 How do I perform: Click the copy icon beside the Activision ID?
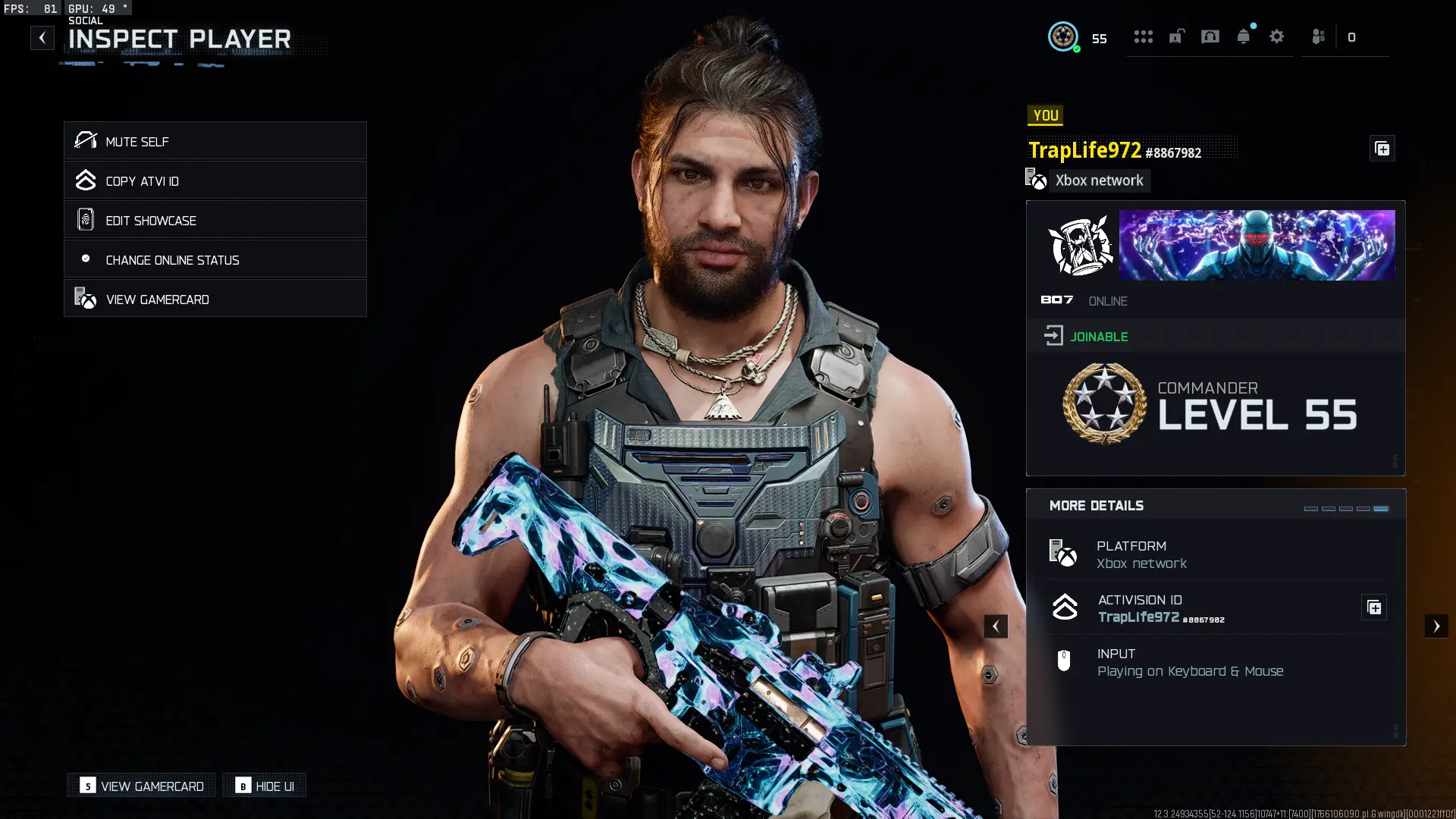(x=1374, y=607)
